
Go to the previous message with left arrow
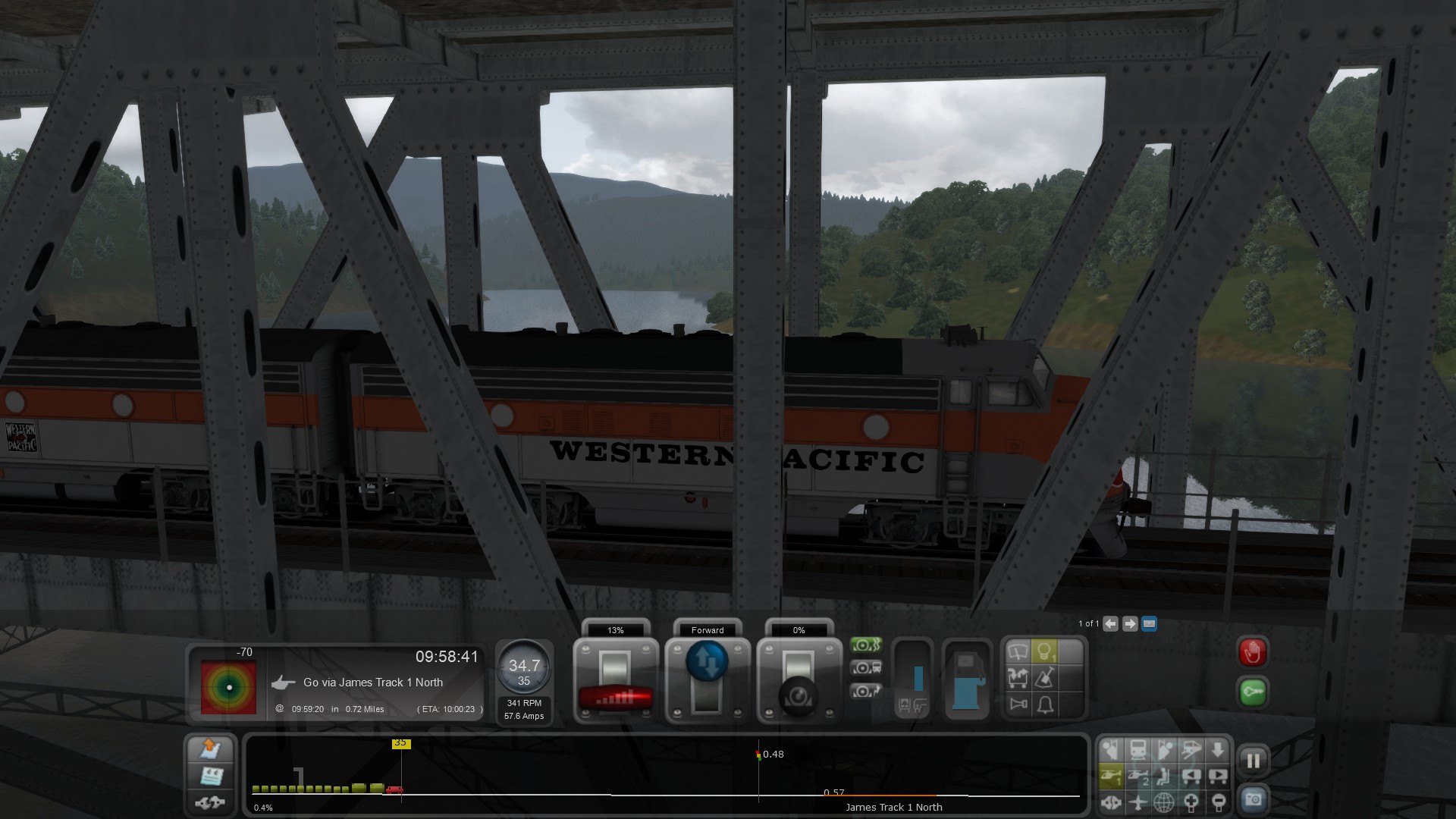pyautogui.click(x=1110, y=624)
